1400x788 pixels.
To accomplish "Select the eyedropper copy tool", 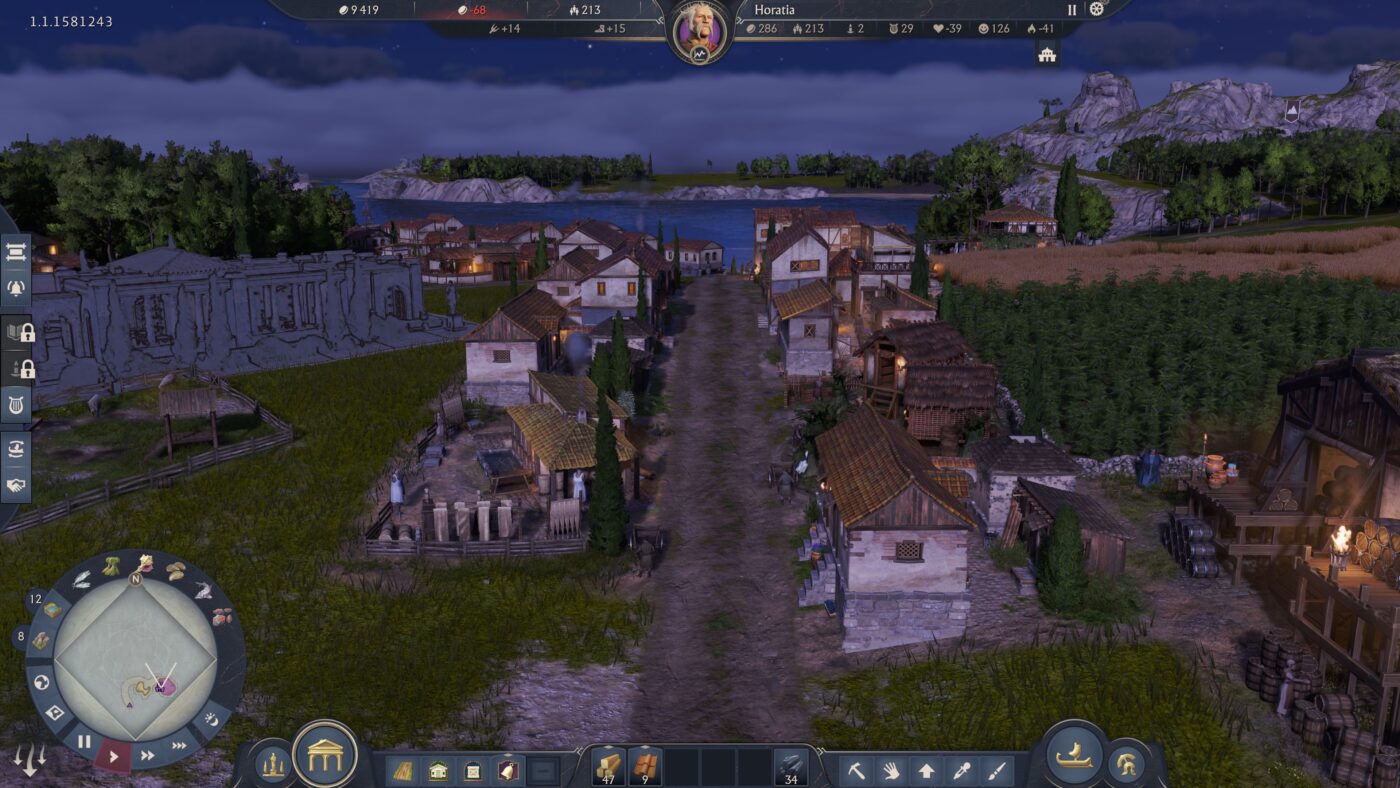I will click(961, 771).
